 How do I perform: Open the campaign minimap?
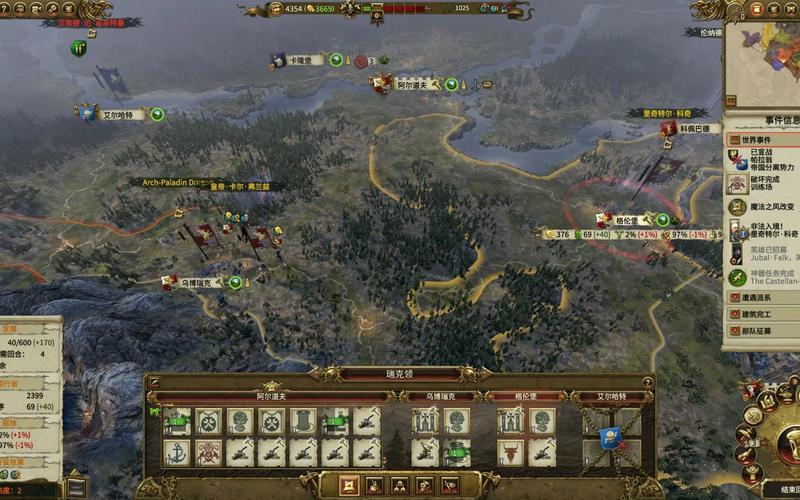click(763, 58)
